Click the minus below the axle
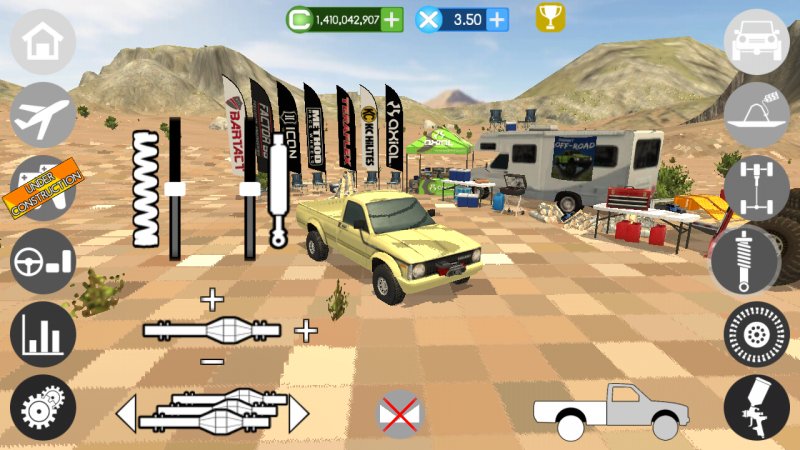 coord(212,360)
